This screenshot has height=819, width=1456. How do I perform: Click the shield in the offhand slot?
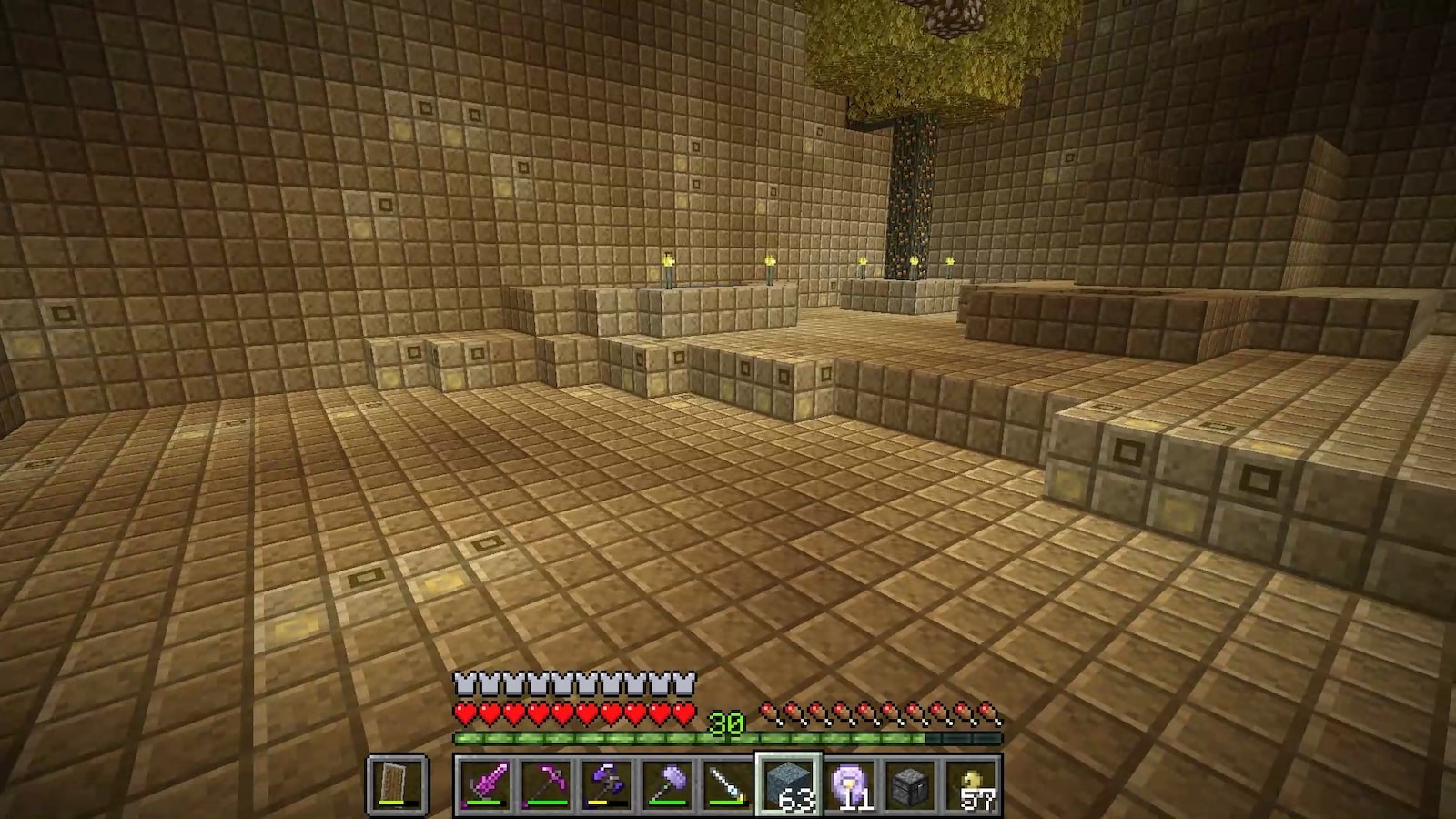pyautogui.click(x=398, y=784)
